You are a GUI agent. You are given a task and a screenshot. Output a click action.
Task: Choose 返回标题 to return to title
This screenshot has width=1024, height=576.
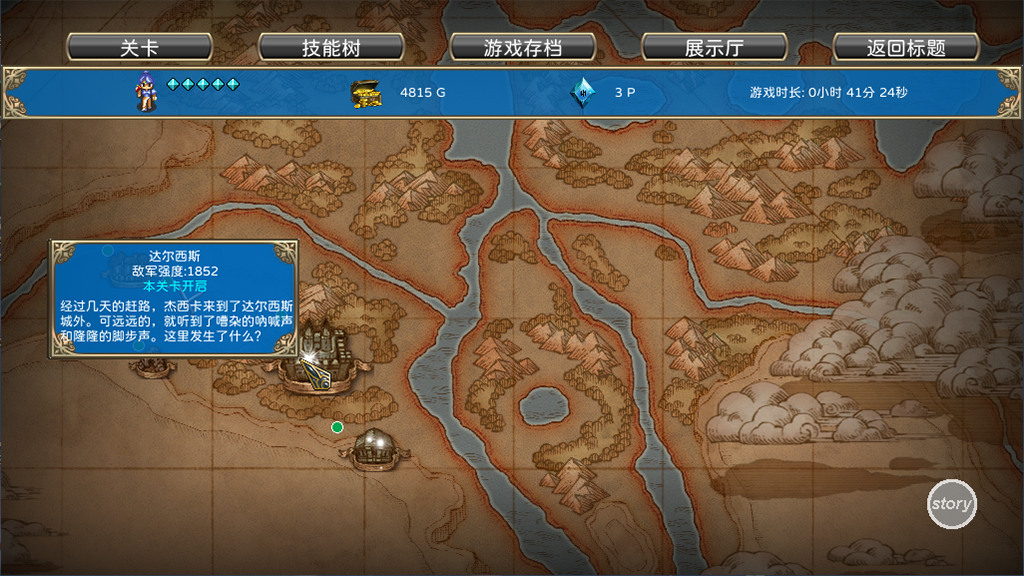906,48
